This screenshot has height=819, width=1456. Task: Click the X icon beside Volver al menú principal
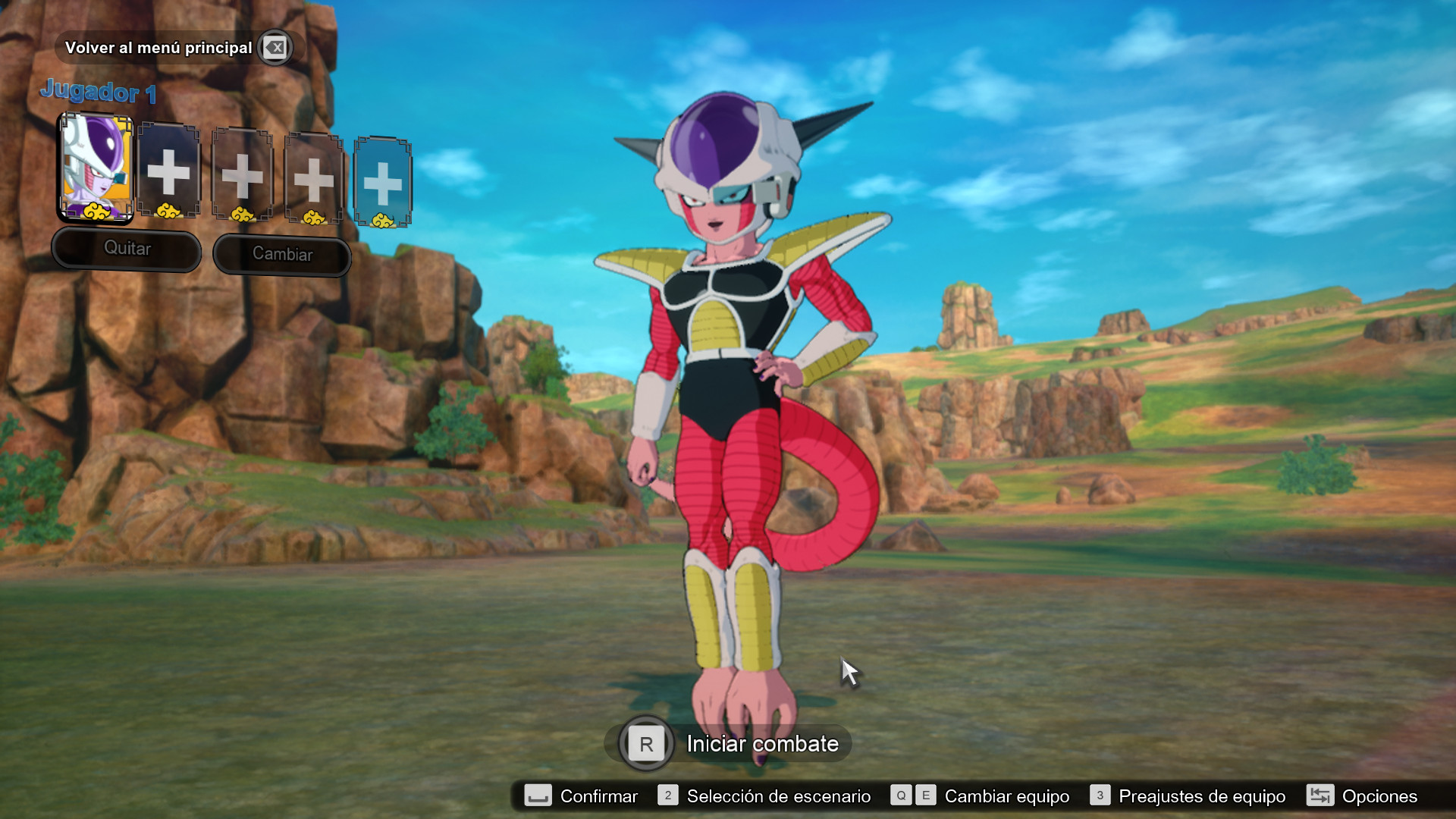coord(276,47)
